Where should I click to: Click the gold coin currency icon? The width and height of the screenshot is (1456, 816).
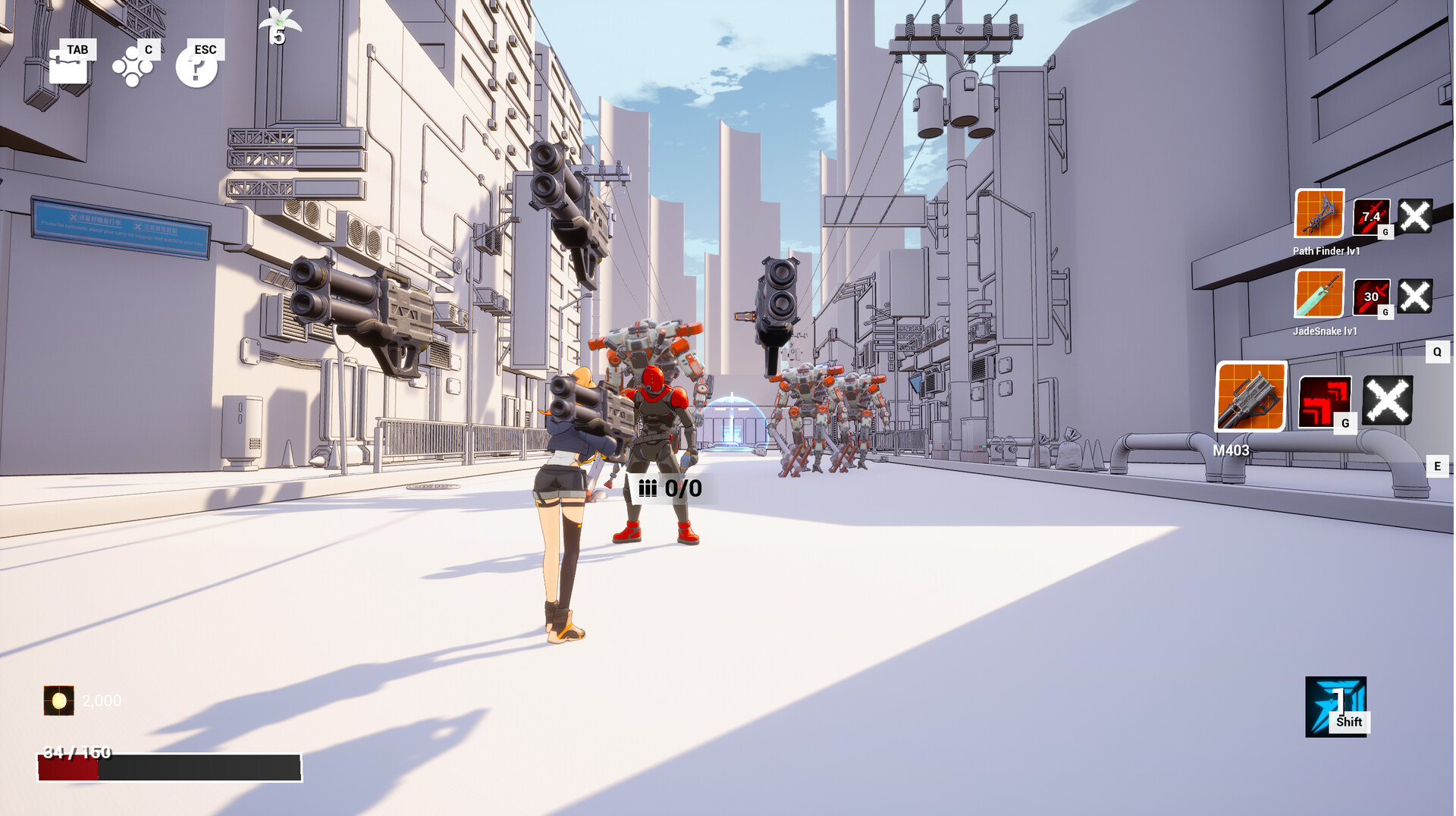click(x=58, y=701)
